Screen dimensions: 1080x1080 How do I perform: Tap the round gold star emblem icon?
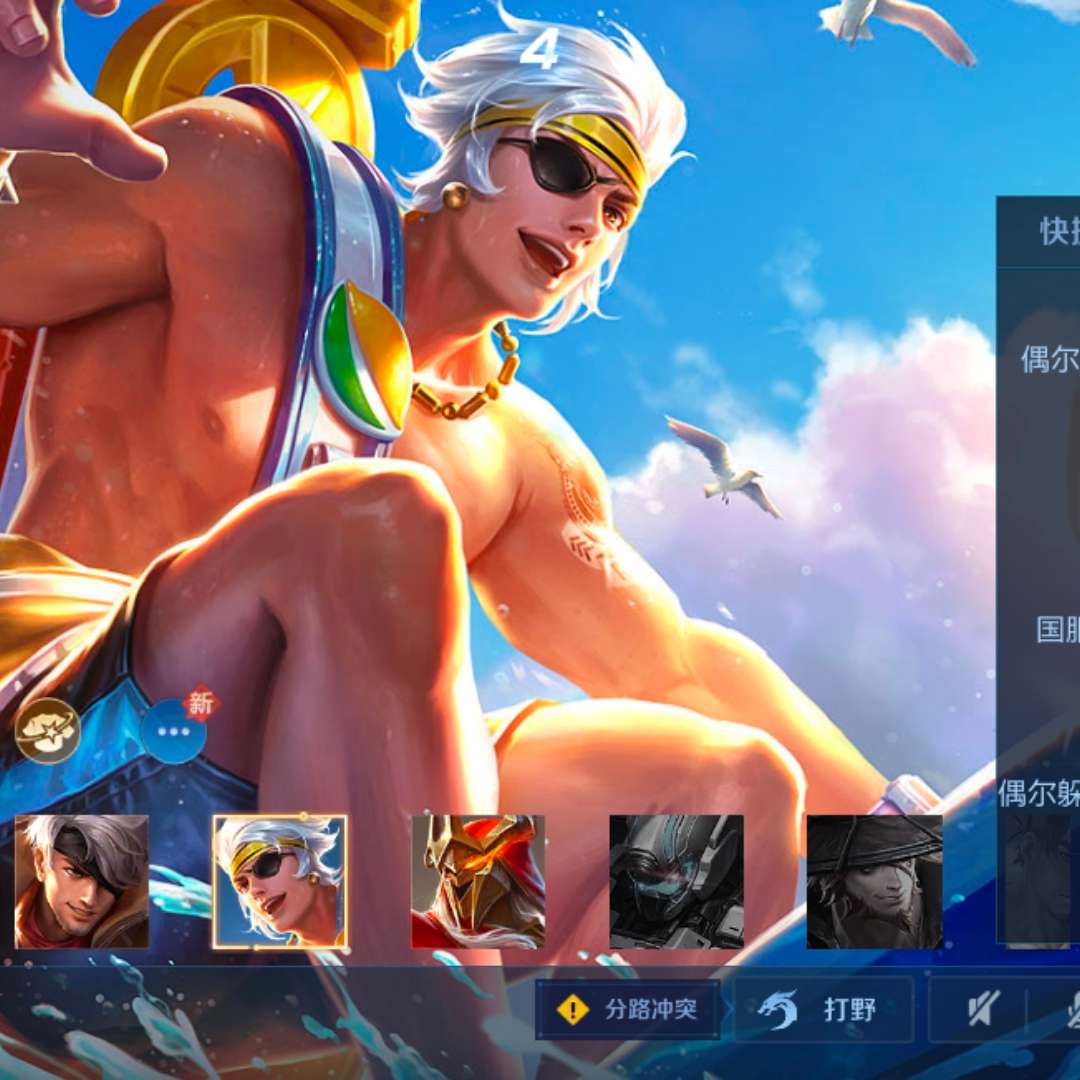[48, 730]
